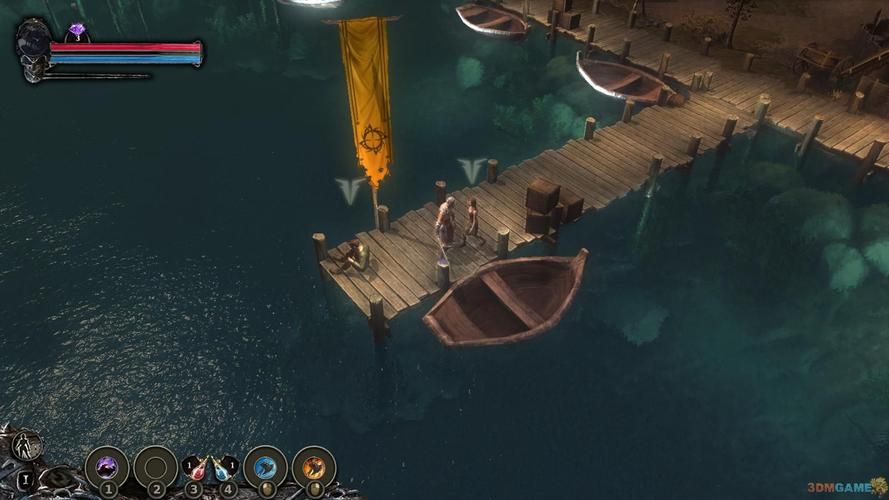Viewport: 889px width, 500px height.
Task: Open the inventory button marked I
Action: coord(23,478)
